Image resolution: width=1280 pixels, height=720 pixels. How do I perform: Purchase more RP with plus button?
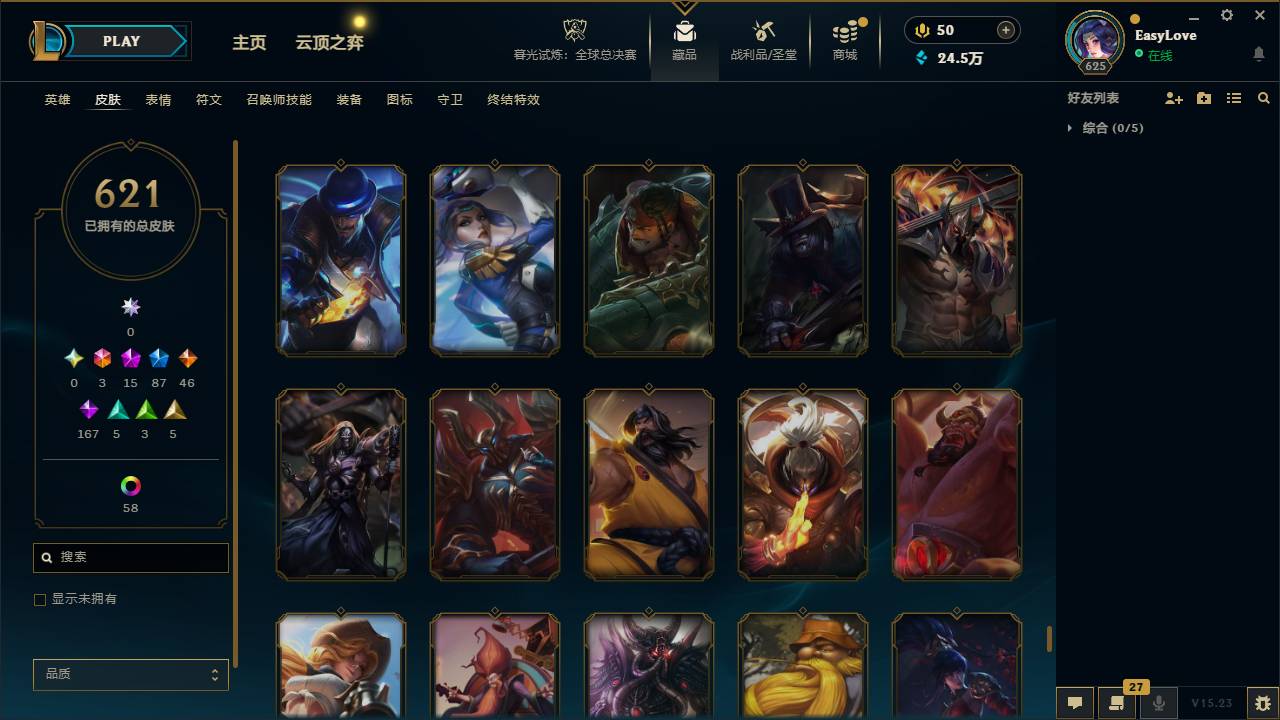1005,30
